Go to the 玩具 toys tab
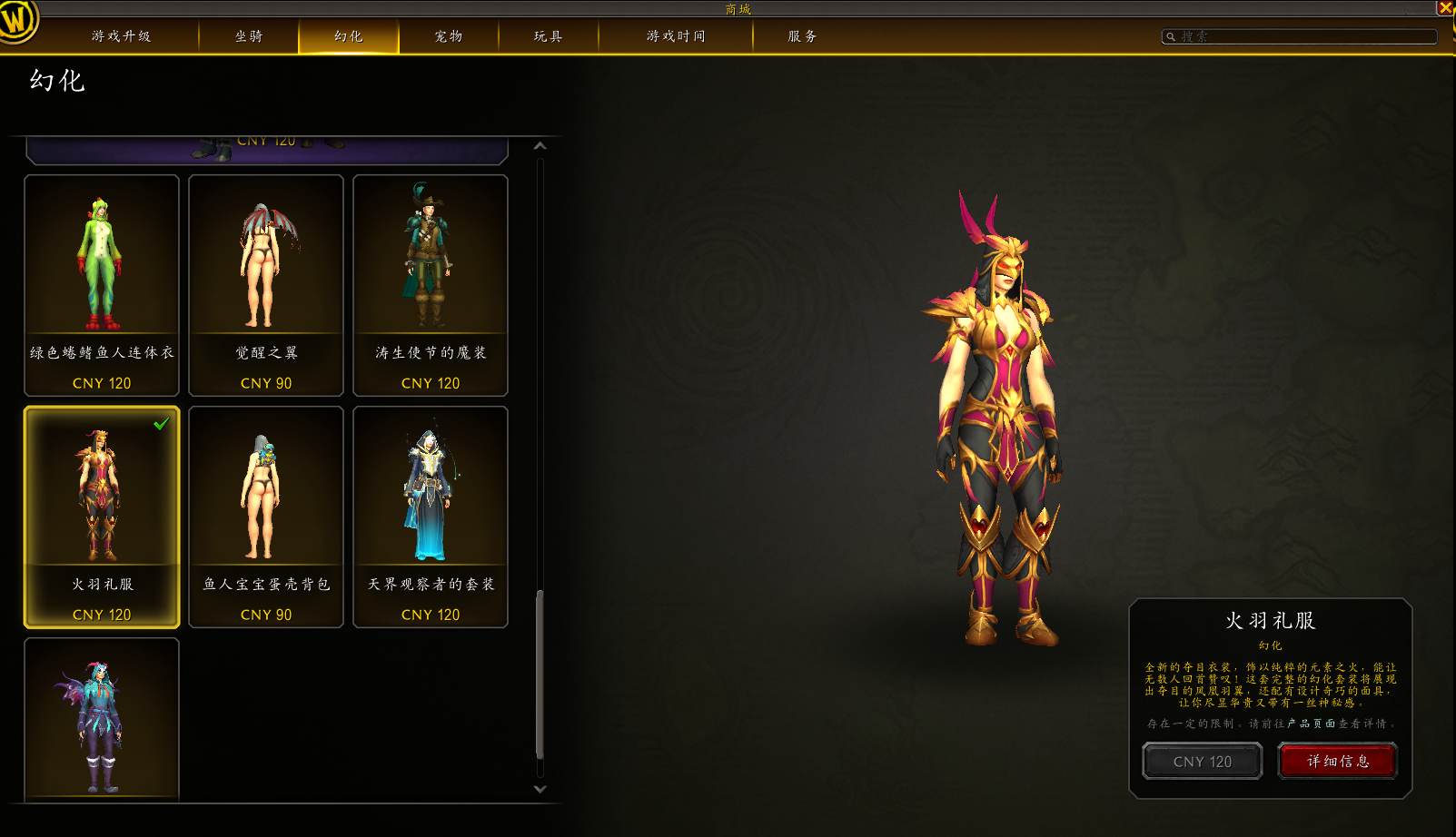 click(x=548, y=36)
